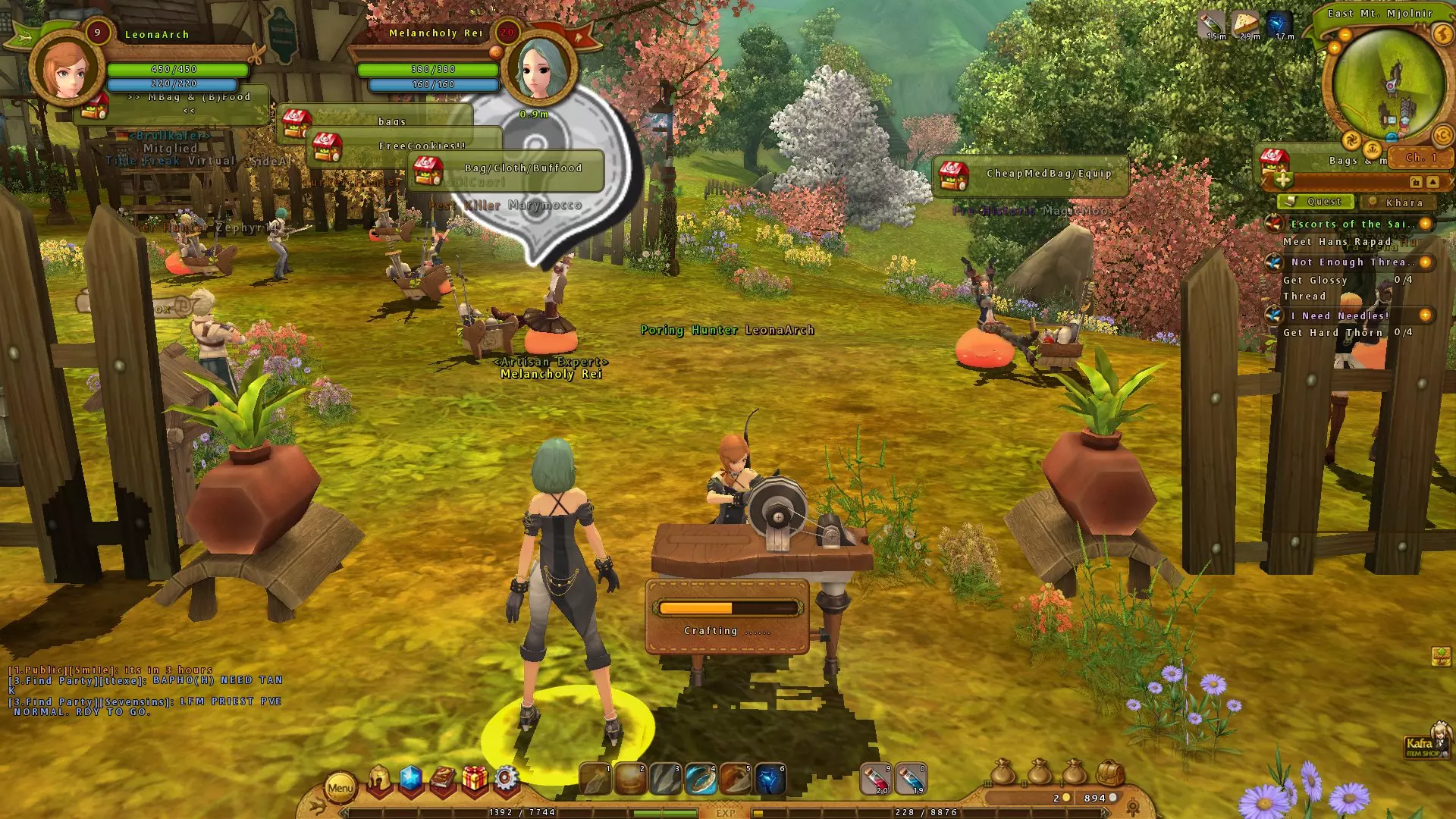Use the red potion in hotbar slot 9
Image resolution: width=1456 pixels, height=819 pixels.
coord(878,780)
